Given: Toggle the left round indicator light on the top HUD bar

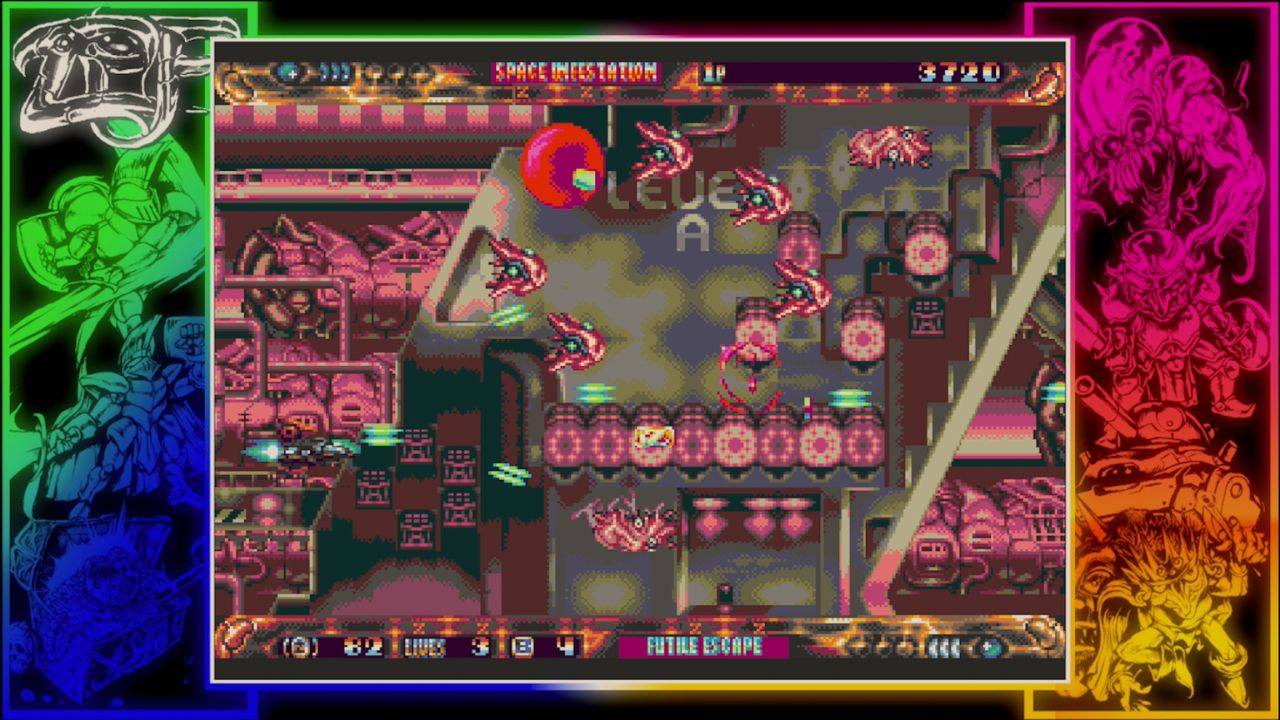Looking at the screenshot, I should pyautogui.click(x=372, y=73).
